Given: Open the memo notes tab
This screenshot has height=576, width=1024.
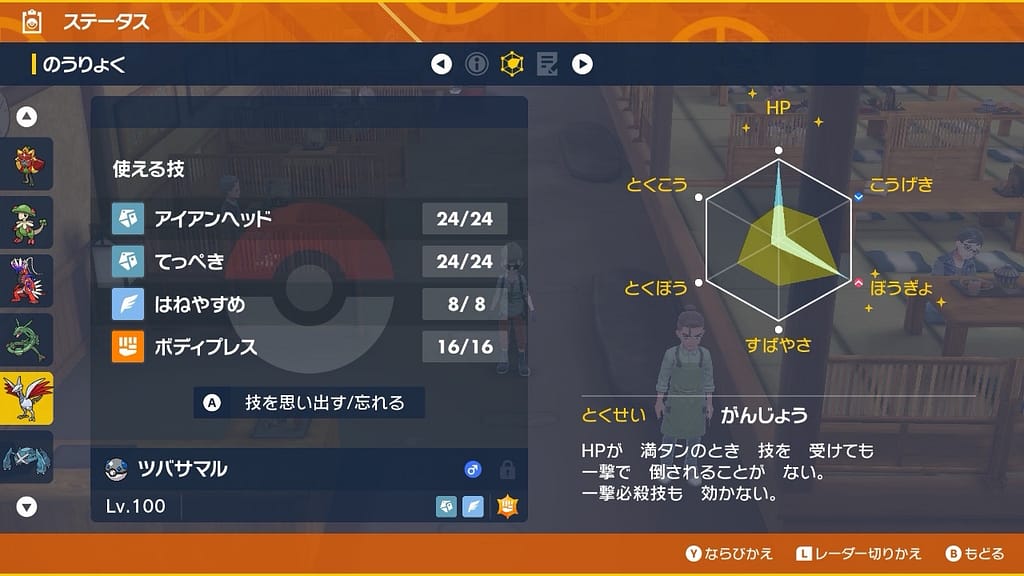Looking at the screenshot, I should [547, 65].
